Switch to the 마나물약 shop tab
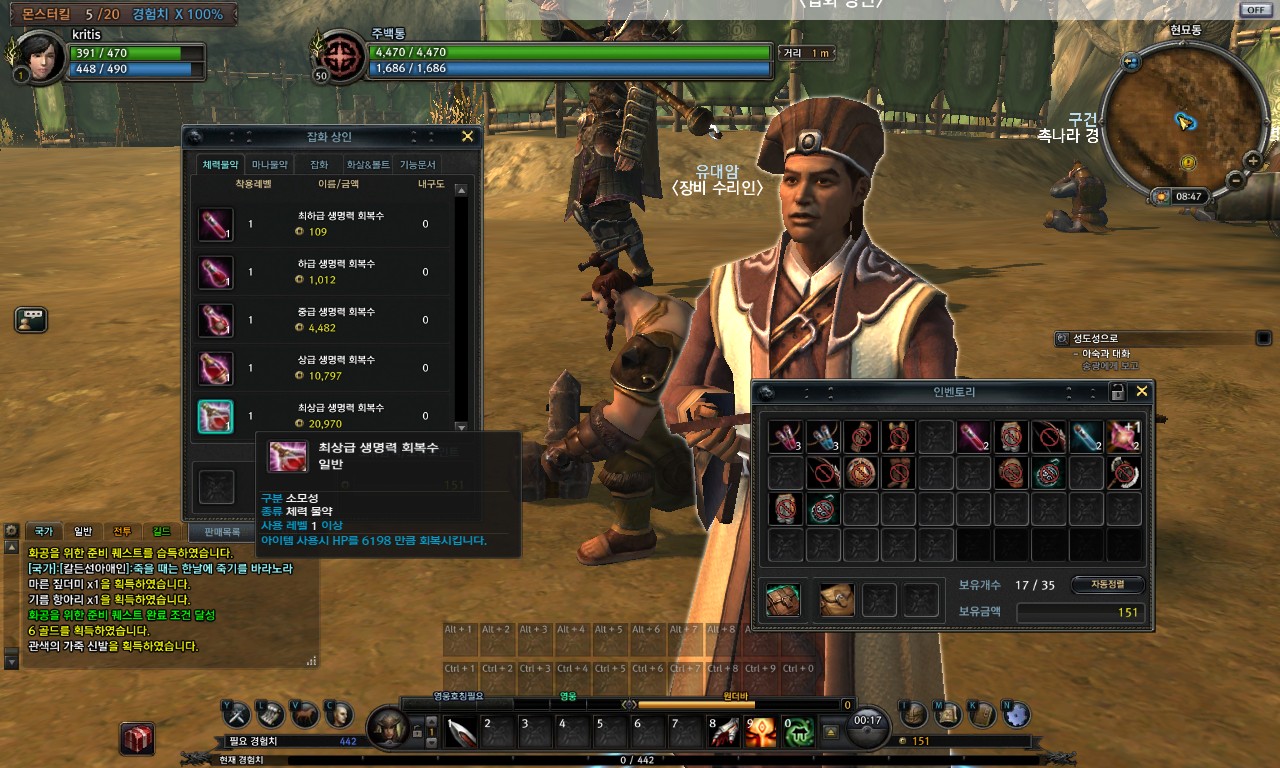The height and width of the screenshot is (768, 1280). click(x=269, y=164)
